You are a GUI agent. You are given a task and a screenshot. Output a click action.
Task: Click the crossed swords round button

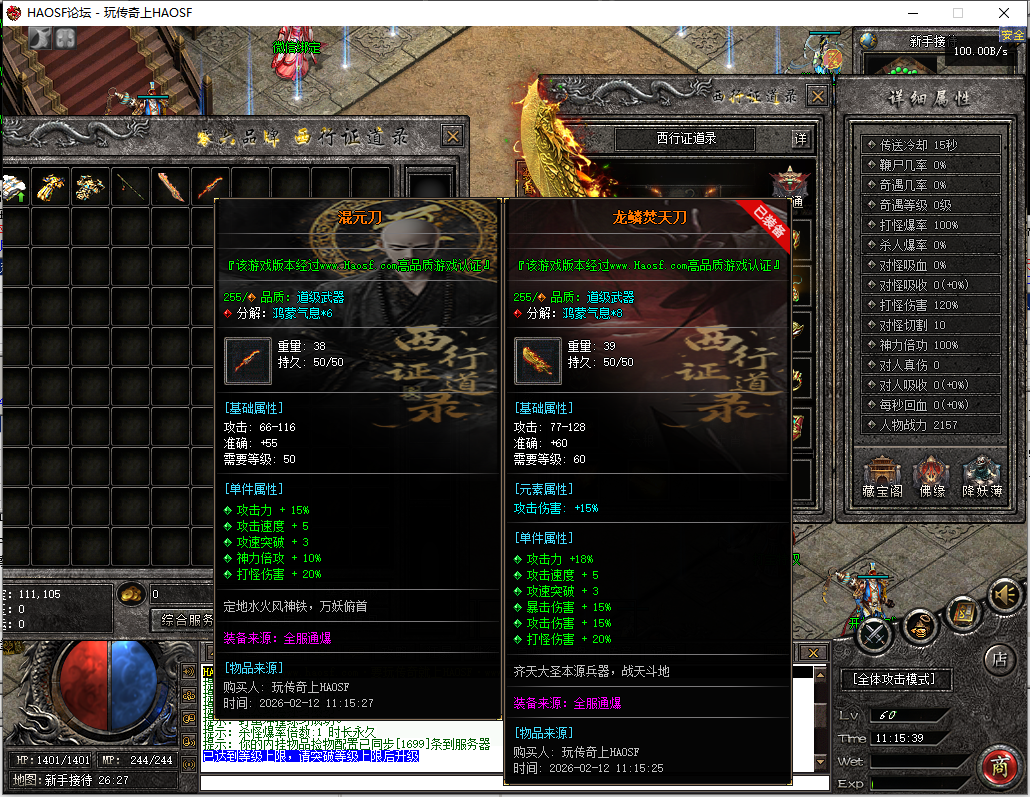tap(873, 633)
